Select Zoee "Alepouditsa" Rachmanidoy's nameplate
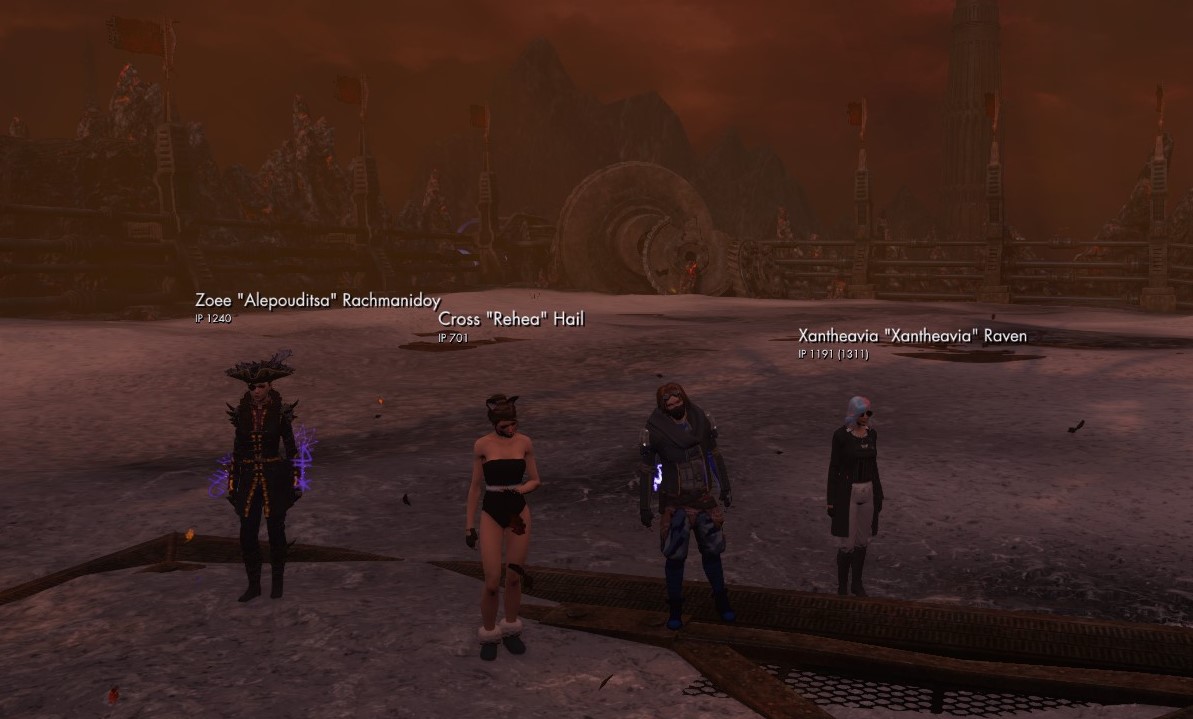1193x719 pixels. (x=318, y=301)
